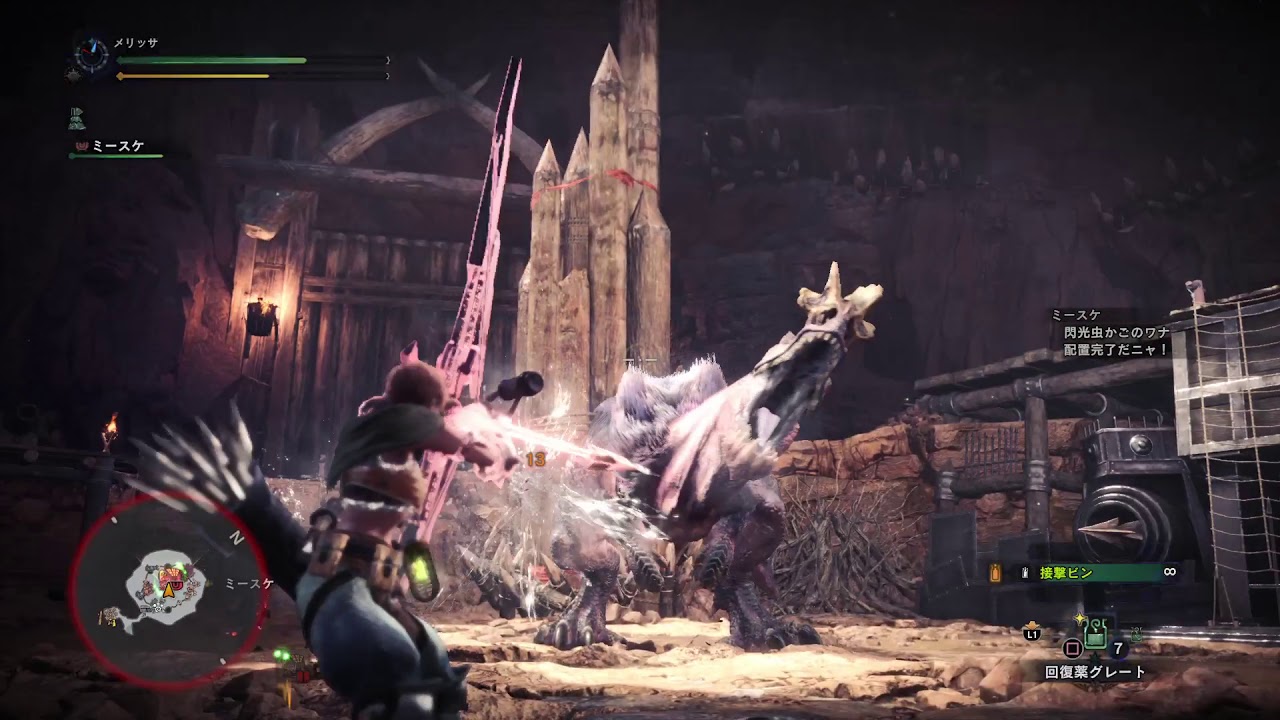Screen dimensions: 1280x720
Task: Expand the chevron at the health bar end
Action: pyautogui.click(x=388, y=59)
